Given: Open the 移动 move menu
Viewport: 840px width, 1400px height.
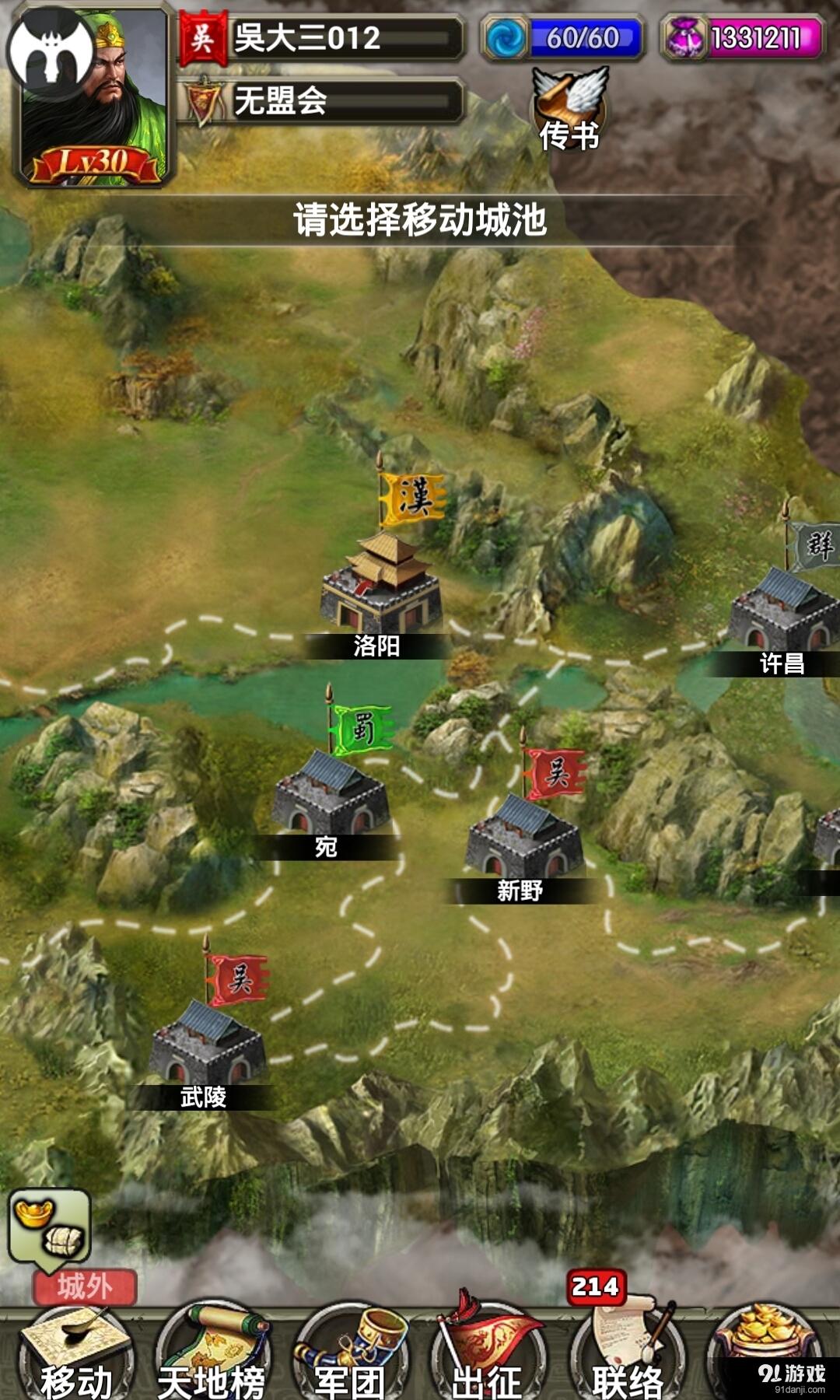Looking at the screenshot, I should [75, 1355].
